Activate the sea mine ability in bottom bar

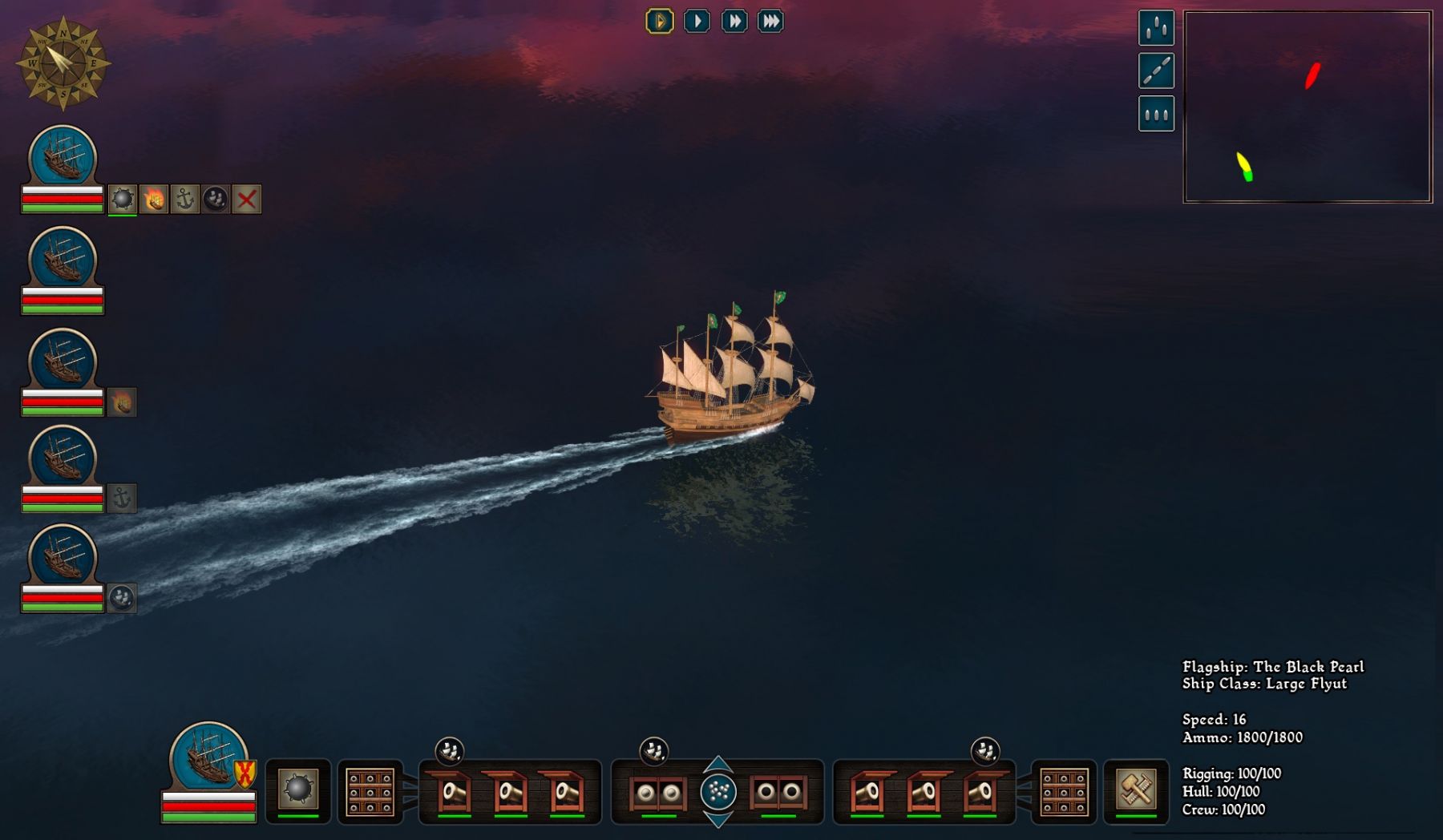coord(298,790)
